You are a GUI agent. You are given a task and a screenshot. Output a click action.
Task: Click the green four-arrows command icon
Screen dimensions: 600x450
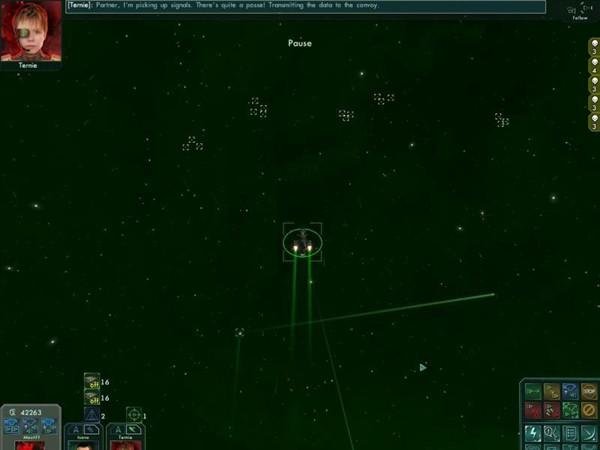pos(570,410)
